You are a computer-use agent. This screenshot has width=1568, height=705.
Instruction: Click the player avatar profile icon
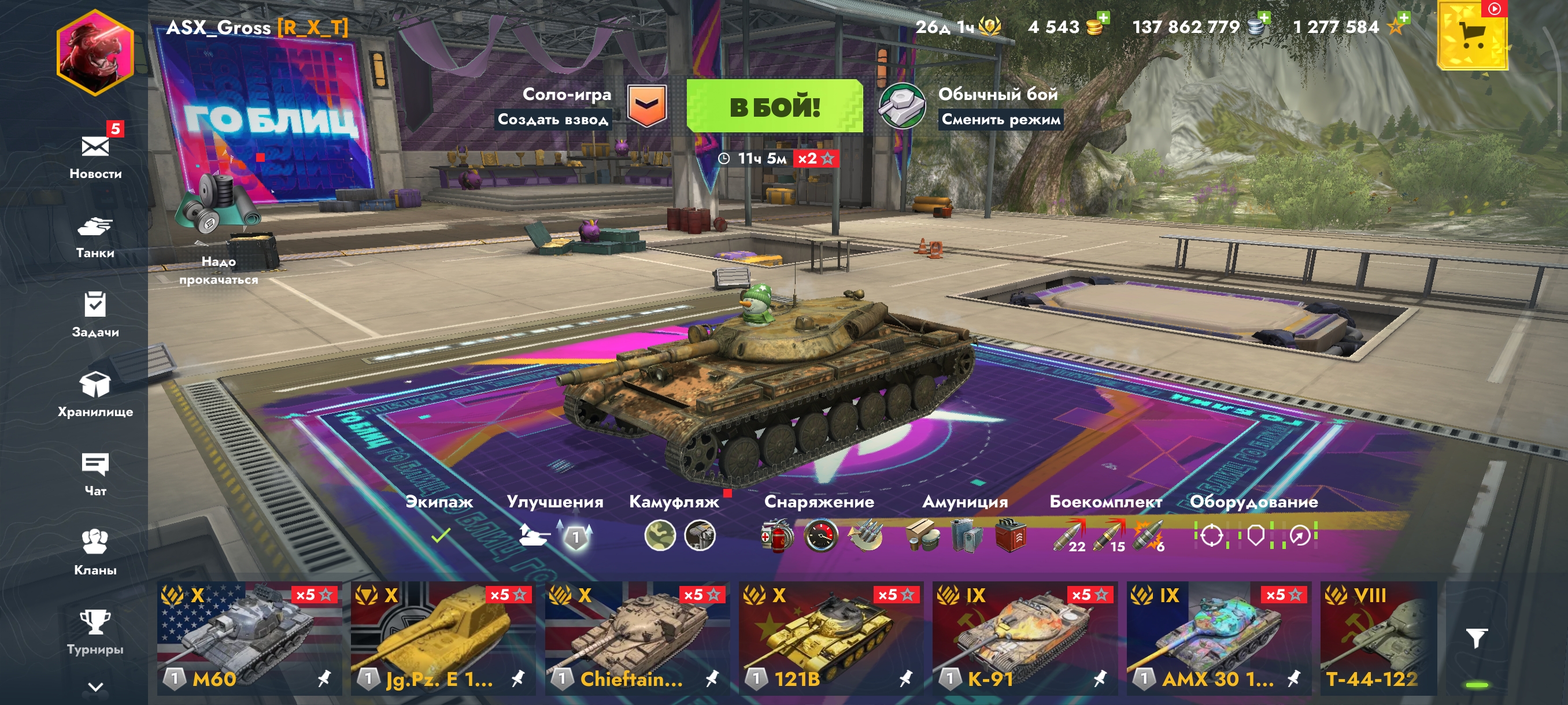(95, 53)
